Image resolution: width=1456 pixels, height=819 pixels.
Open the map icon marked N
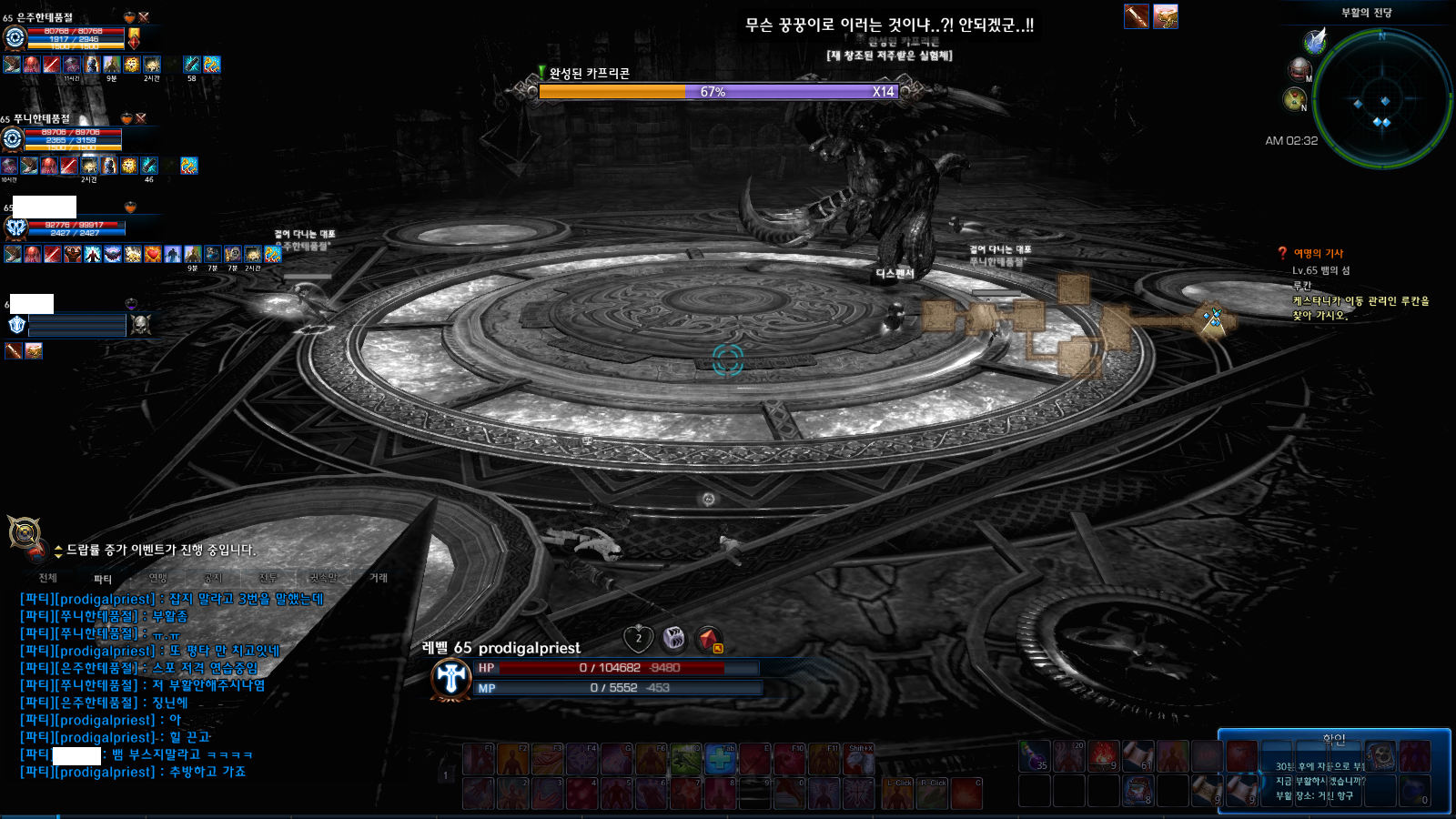coord(1294,99)
